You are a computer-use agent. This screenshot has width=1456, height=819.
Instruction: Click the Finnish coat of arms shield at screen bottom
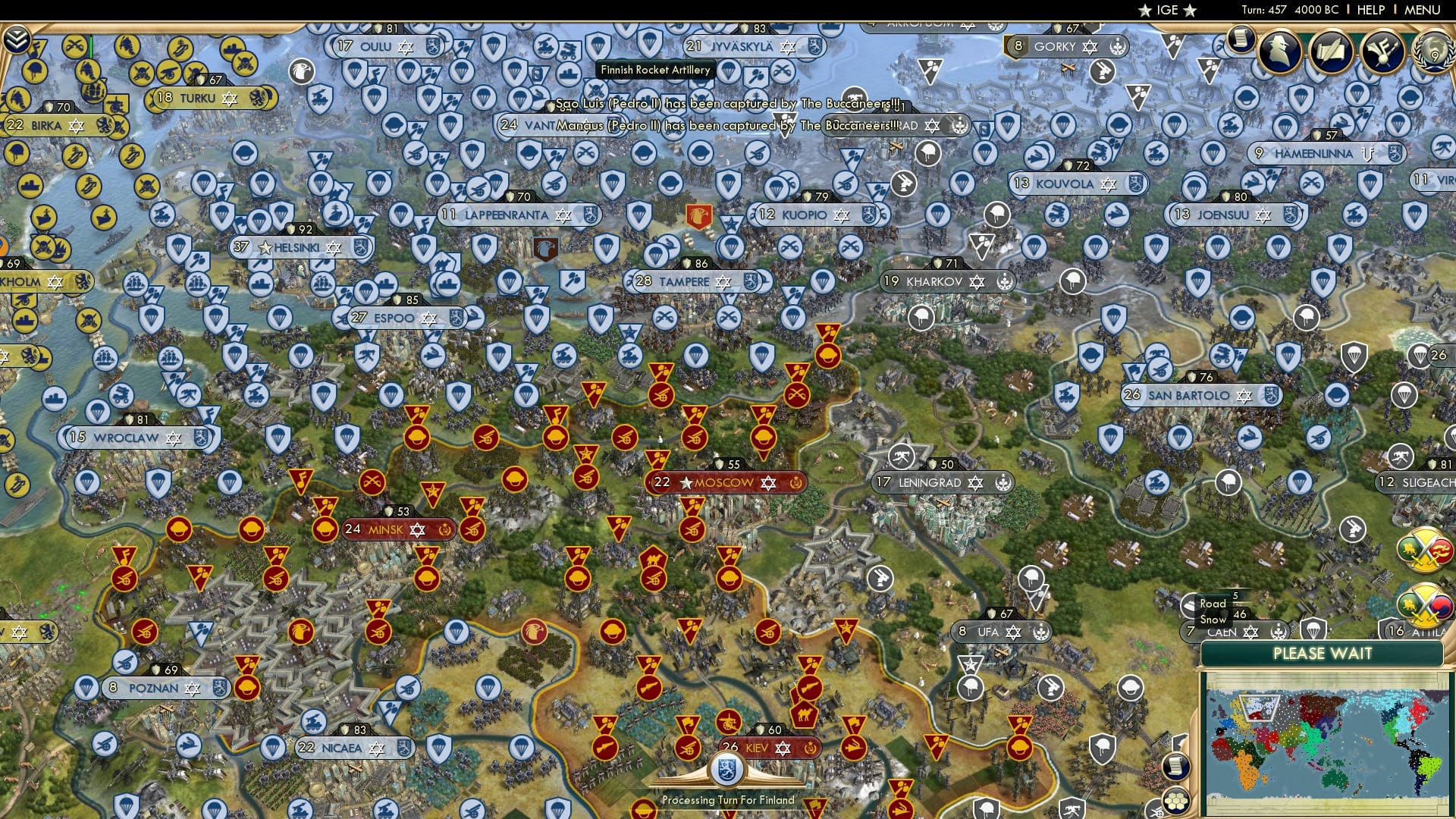click(x=726, y=768)
